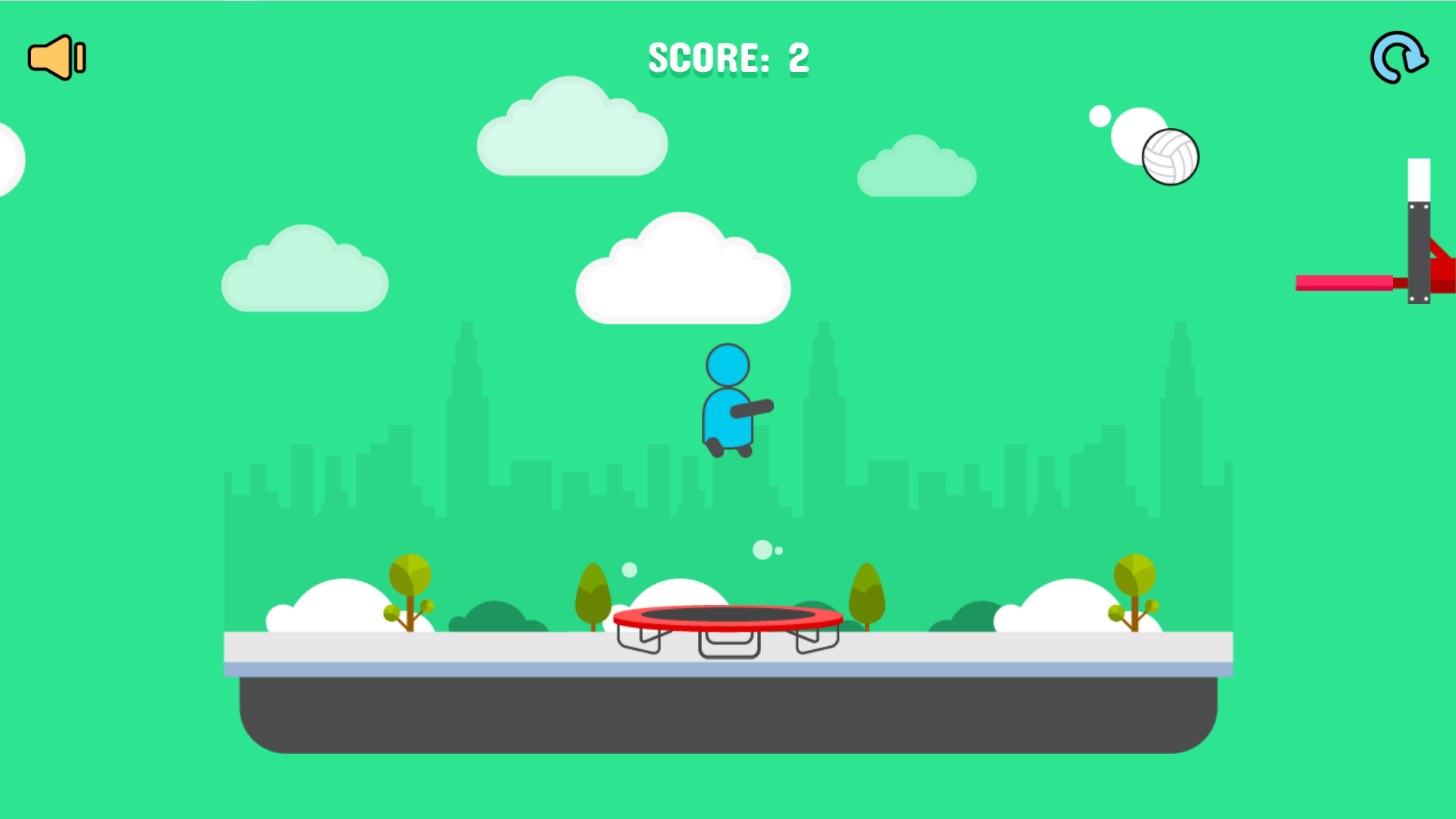Click the white flag atop the net pole
The image size is (1456, 819).
point(1418,178)
